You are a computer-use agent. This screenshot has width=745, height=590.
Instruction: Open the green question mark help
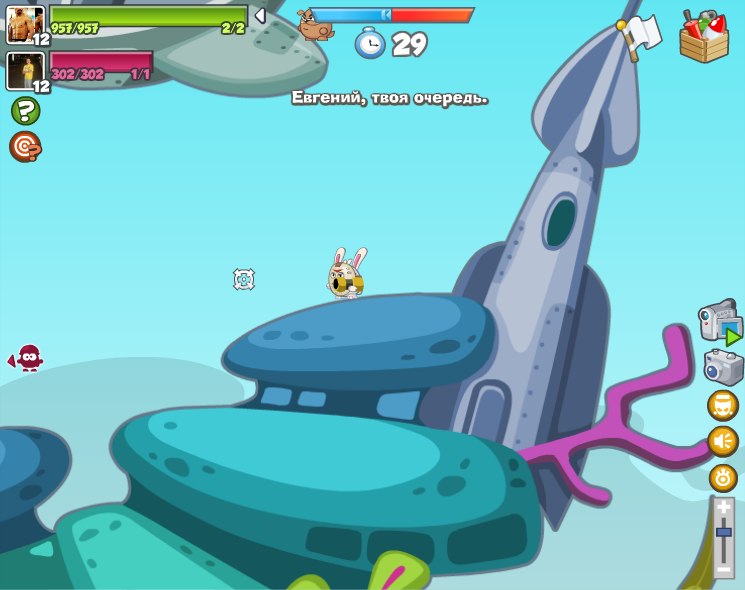[25, 111]
